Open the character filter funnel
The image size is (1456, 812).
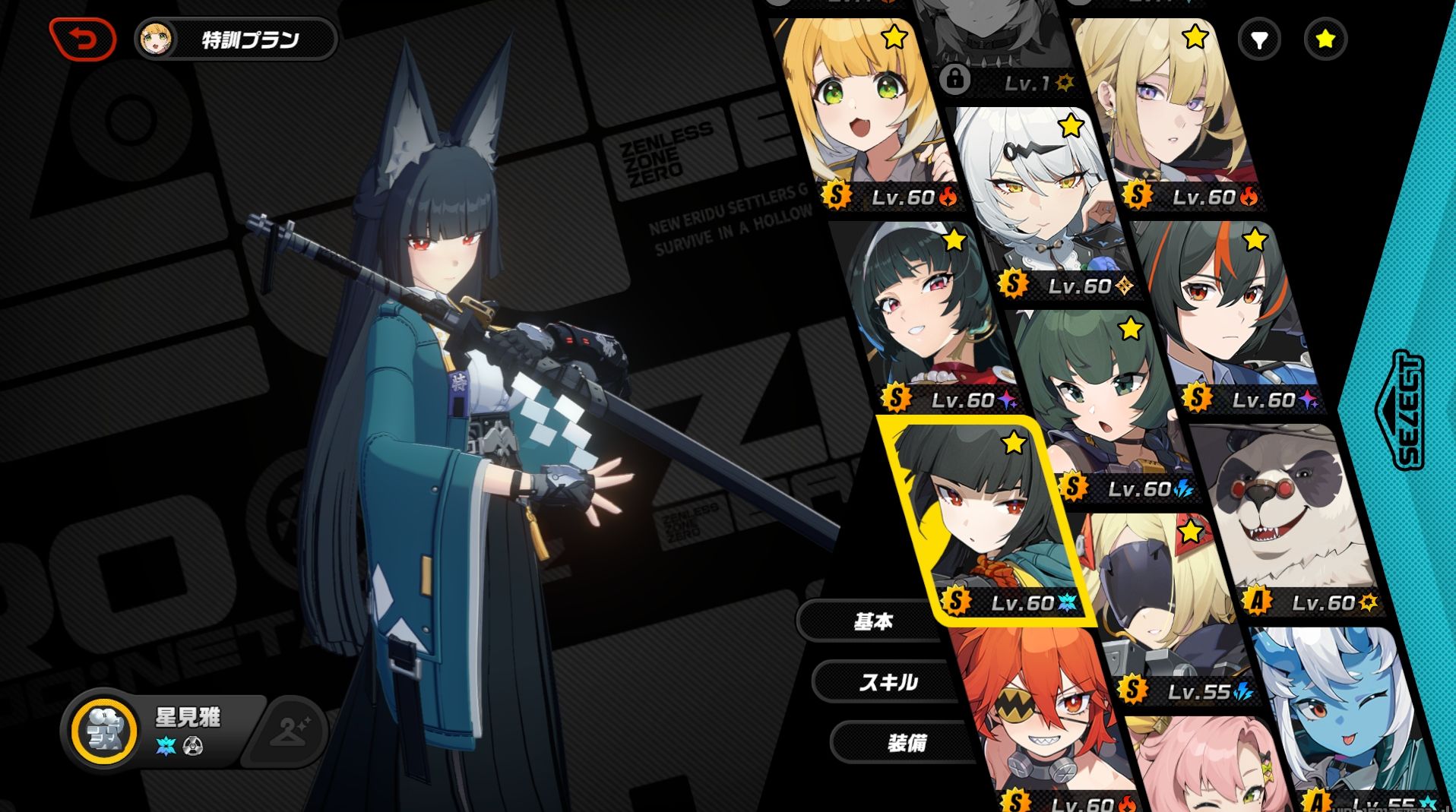point(1258,39)
